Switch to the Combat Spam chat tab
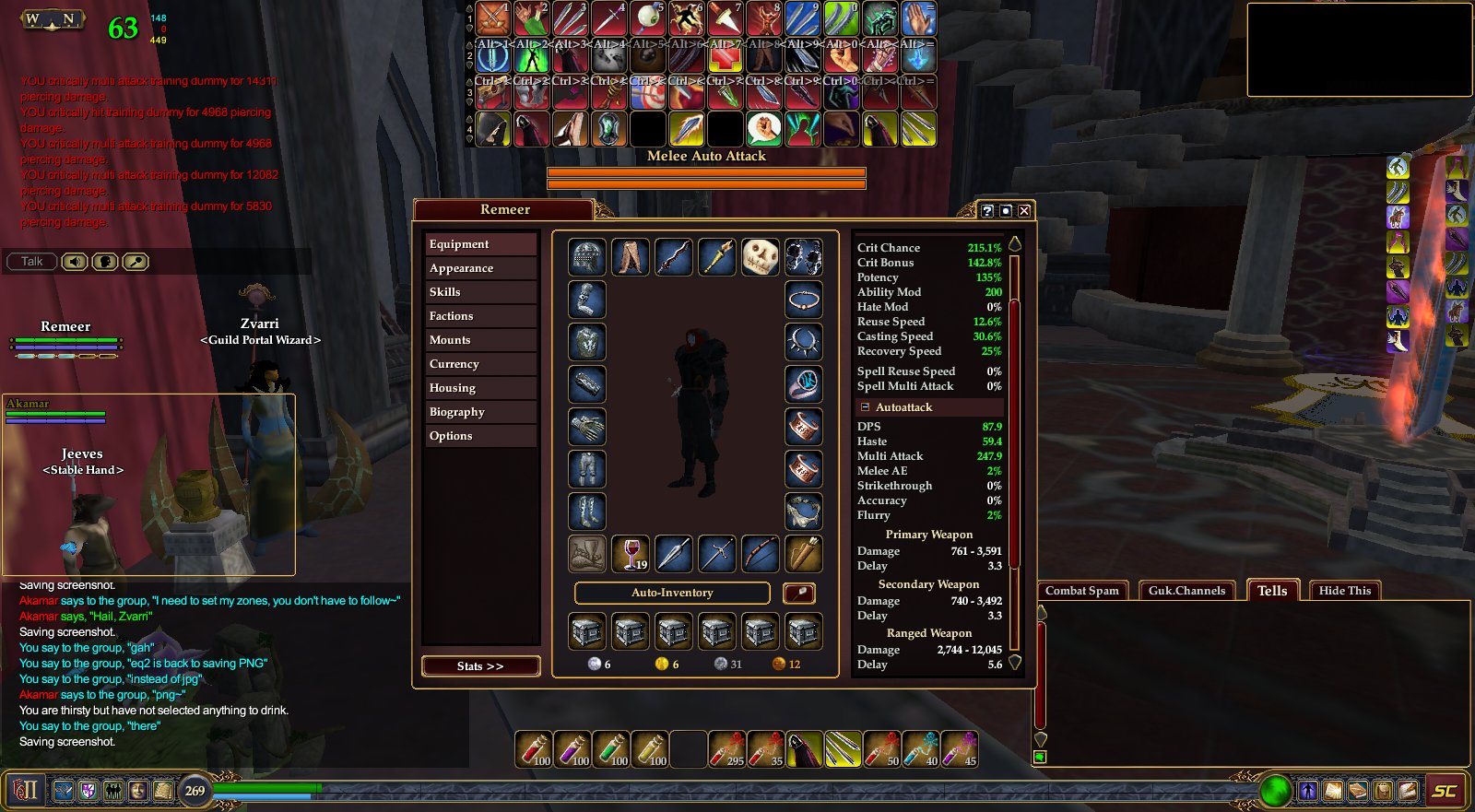Viewport: 1475px width, 812px height. pyautogui.click(x=1082, y=591)
